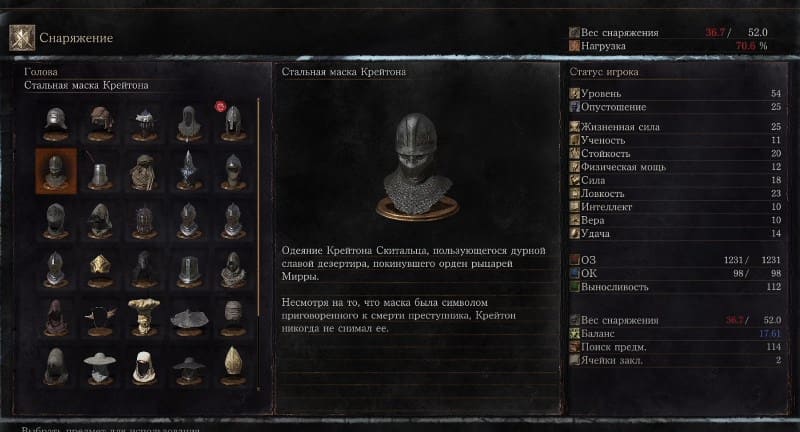Select the brown leather cap in the top row
The height and width of the screenshot is (432, 800).
[100, 122]
